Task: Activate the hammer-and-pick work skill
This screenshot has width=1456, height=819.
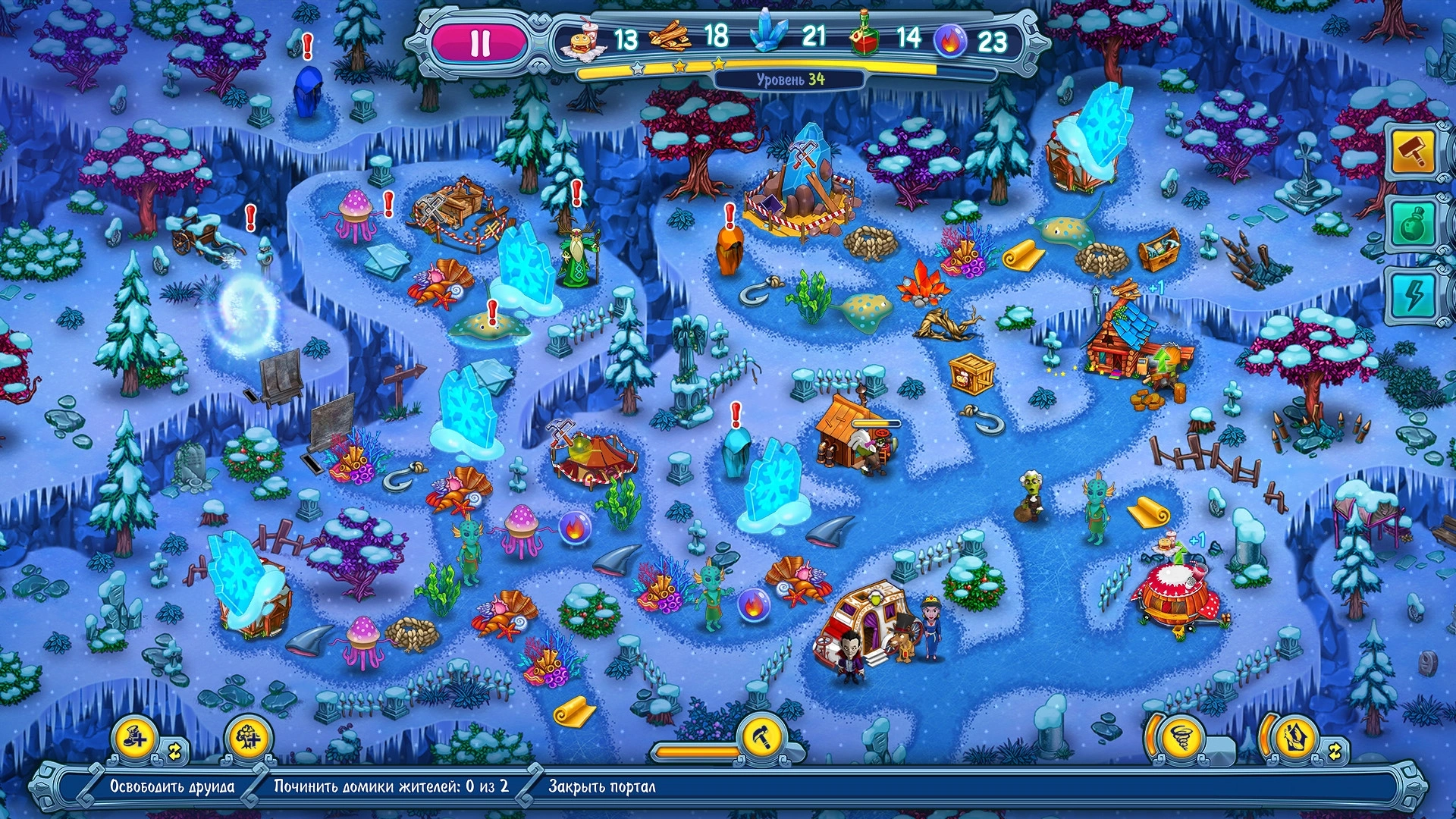Action: [761, 736]
